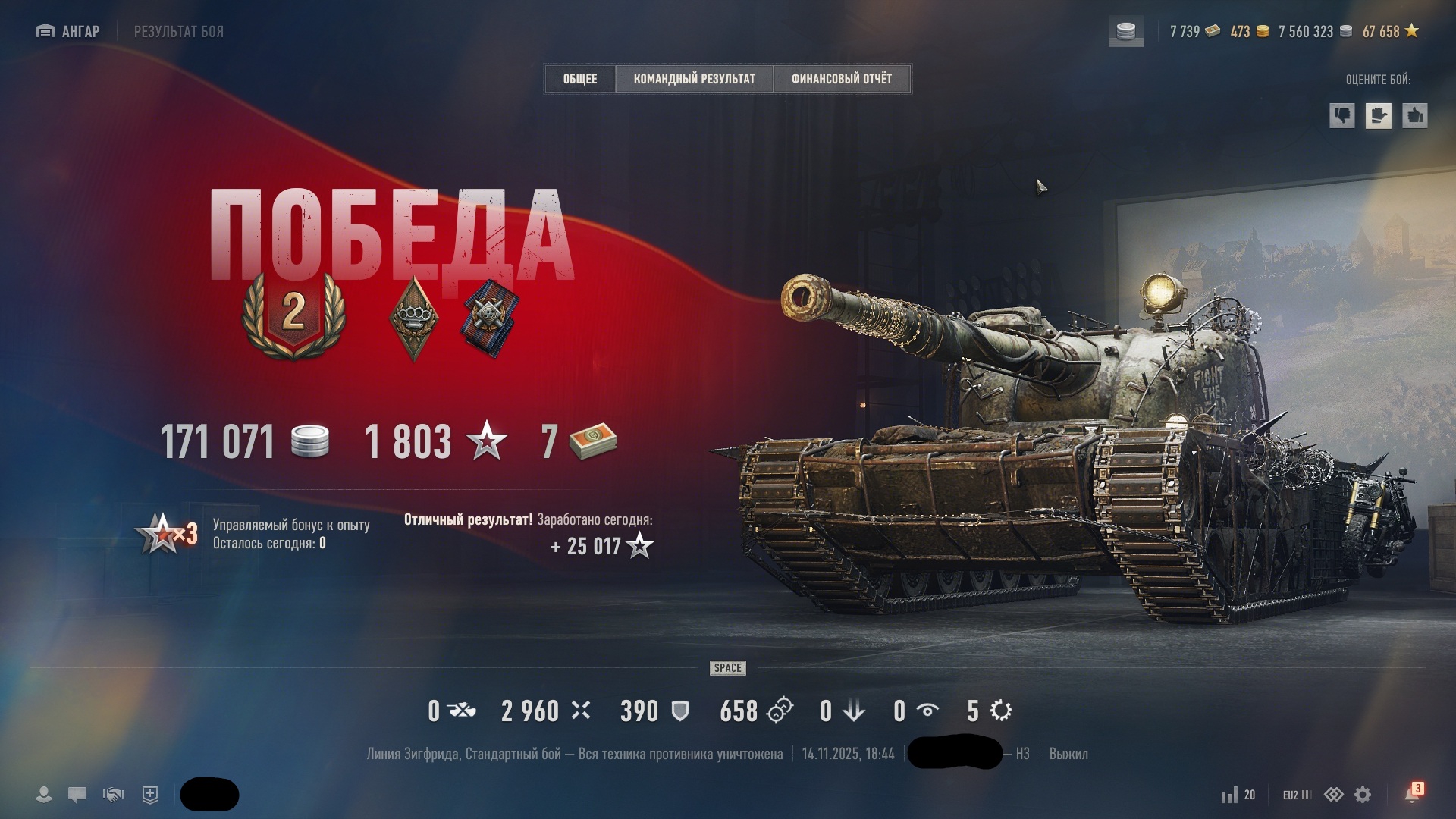The image size is (1456, 819).
Task: Open the contacts person icon
Action: click(44, 795)
